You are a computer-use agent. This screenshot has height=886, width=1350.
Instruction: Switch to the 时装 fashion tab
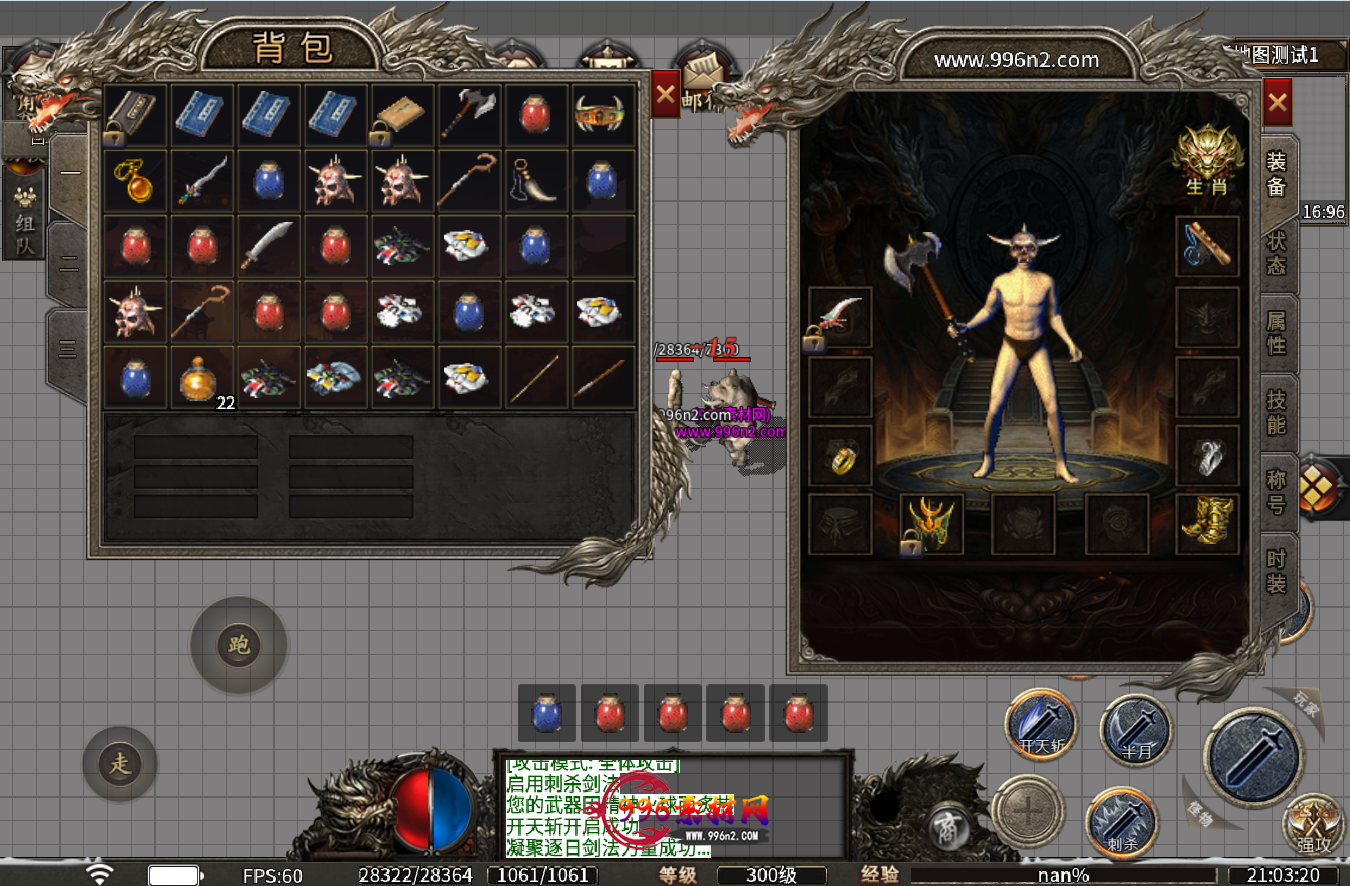pyautogui.click(x=1277, y=571)
